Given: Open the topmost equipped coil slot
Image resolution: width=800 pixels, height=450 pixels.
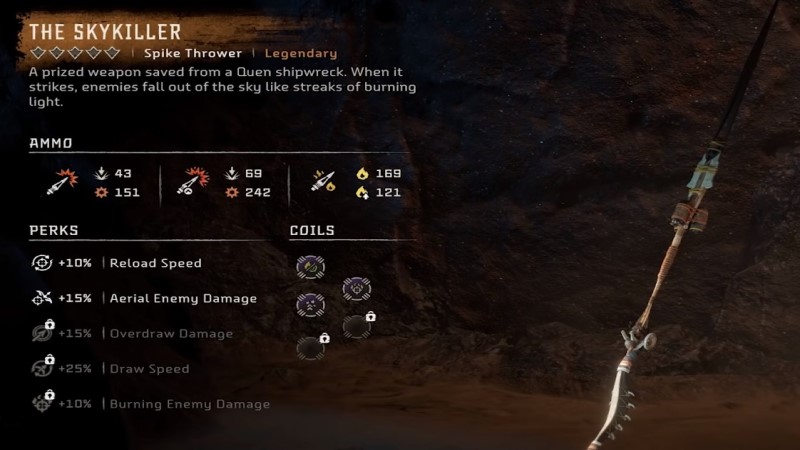Looking at the screenshot, I should pyautogui.click(x=311, y=266).
